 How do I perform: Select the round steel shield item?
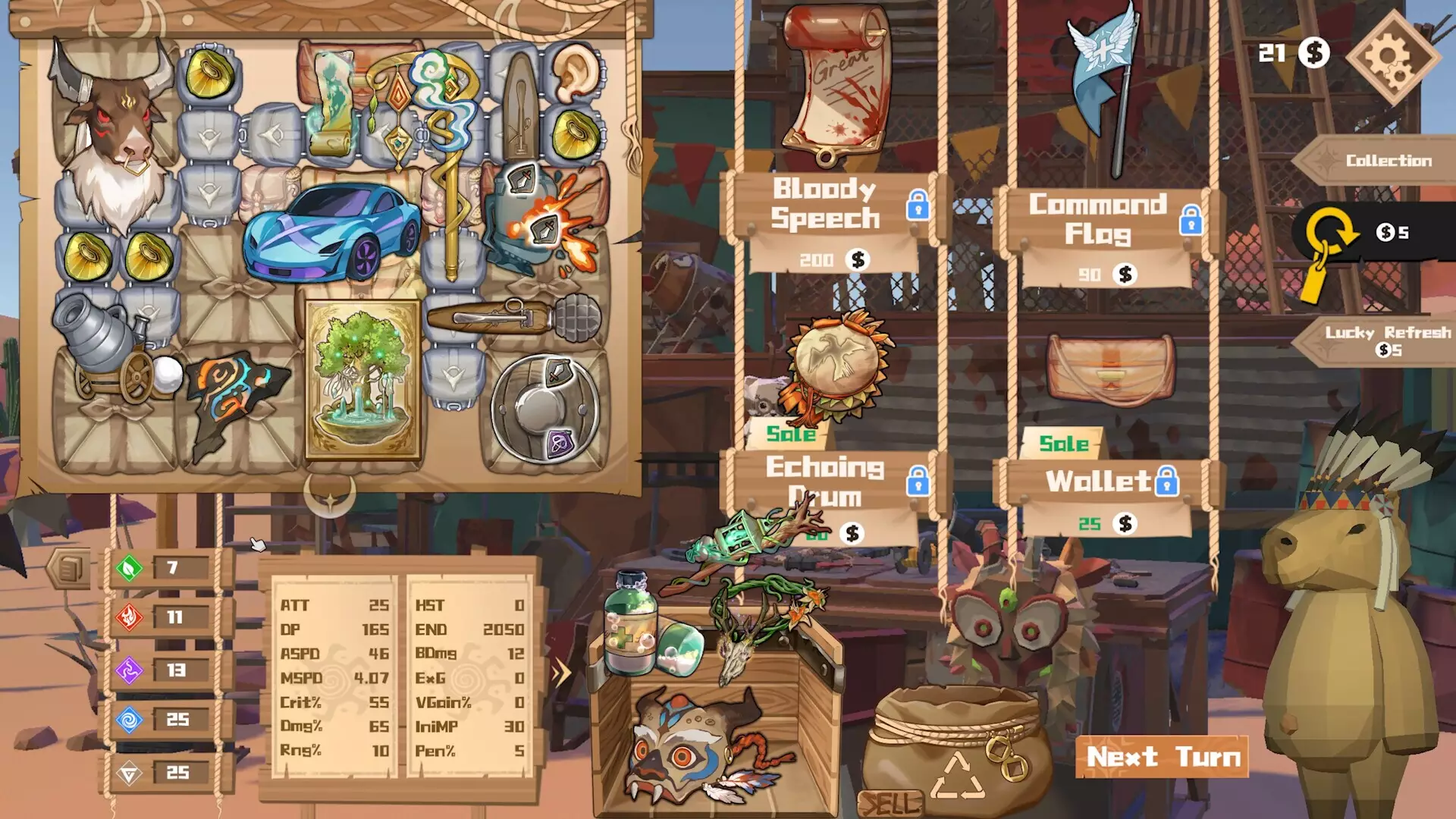click(544, 409)
